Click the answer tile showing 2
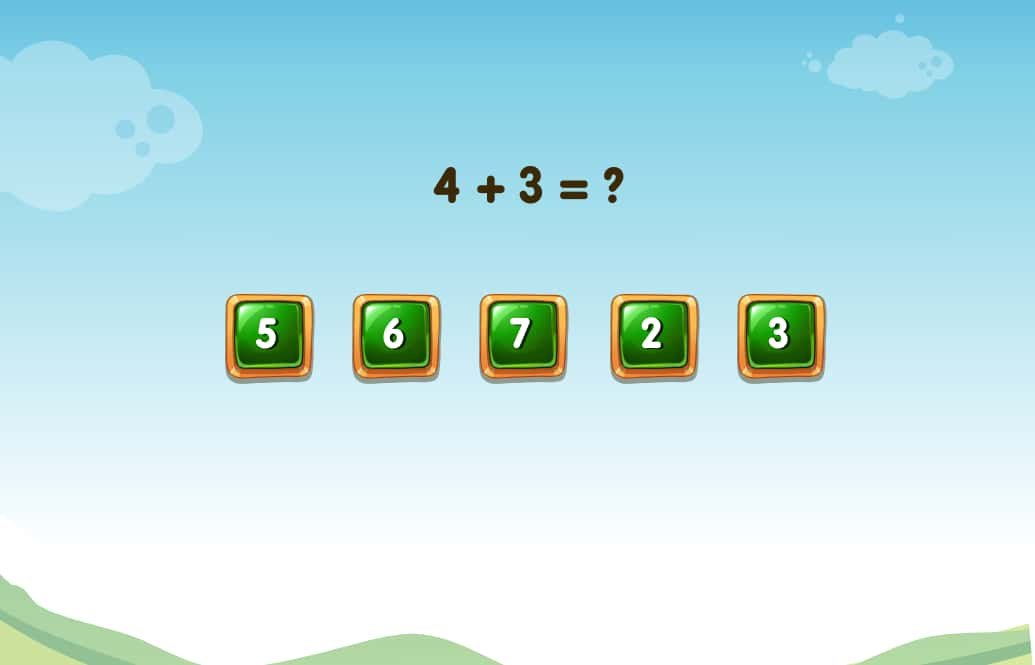 coord(654,336)
